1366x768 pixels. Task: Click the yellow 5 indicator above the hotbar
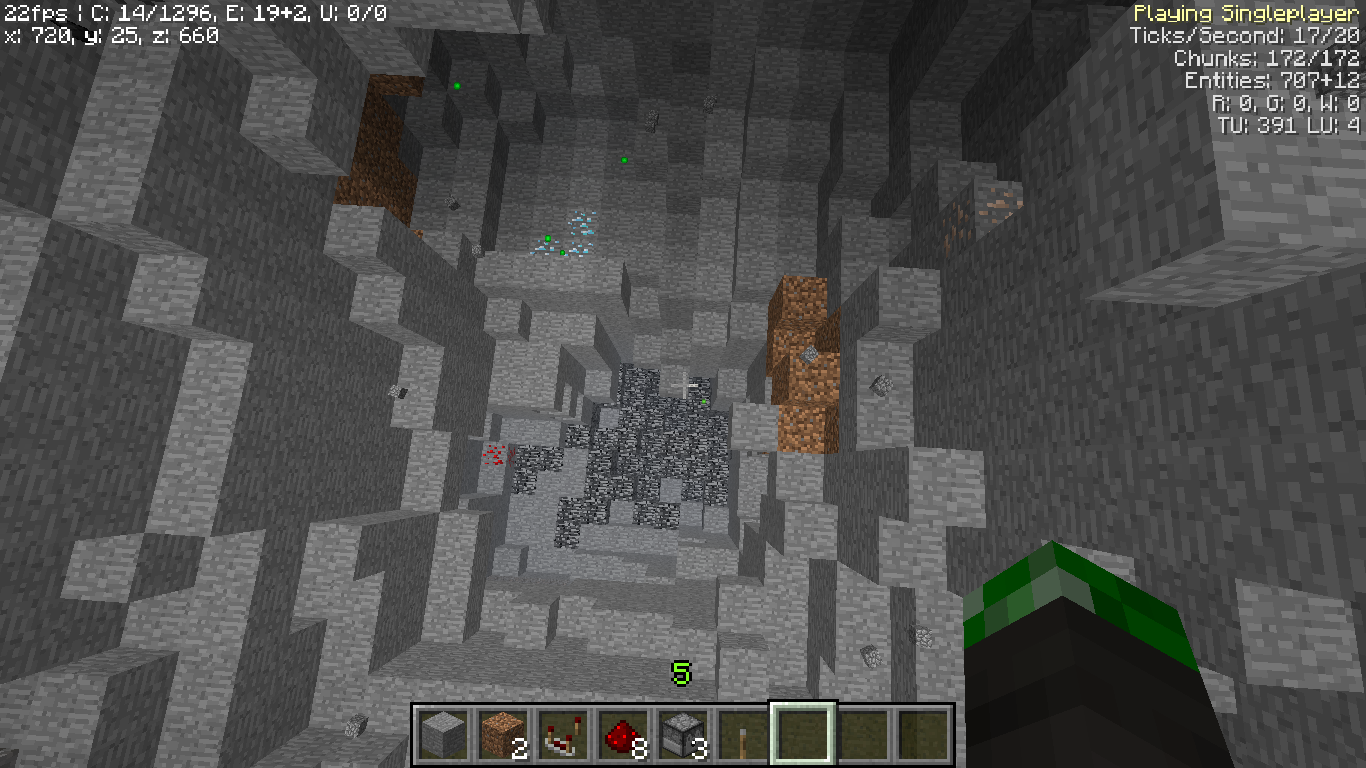(x=681, y=672)
